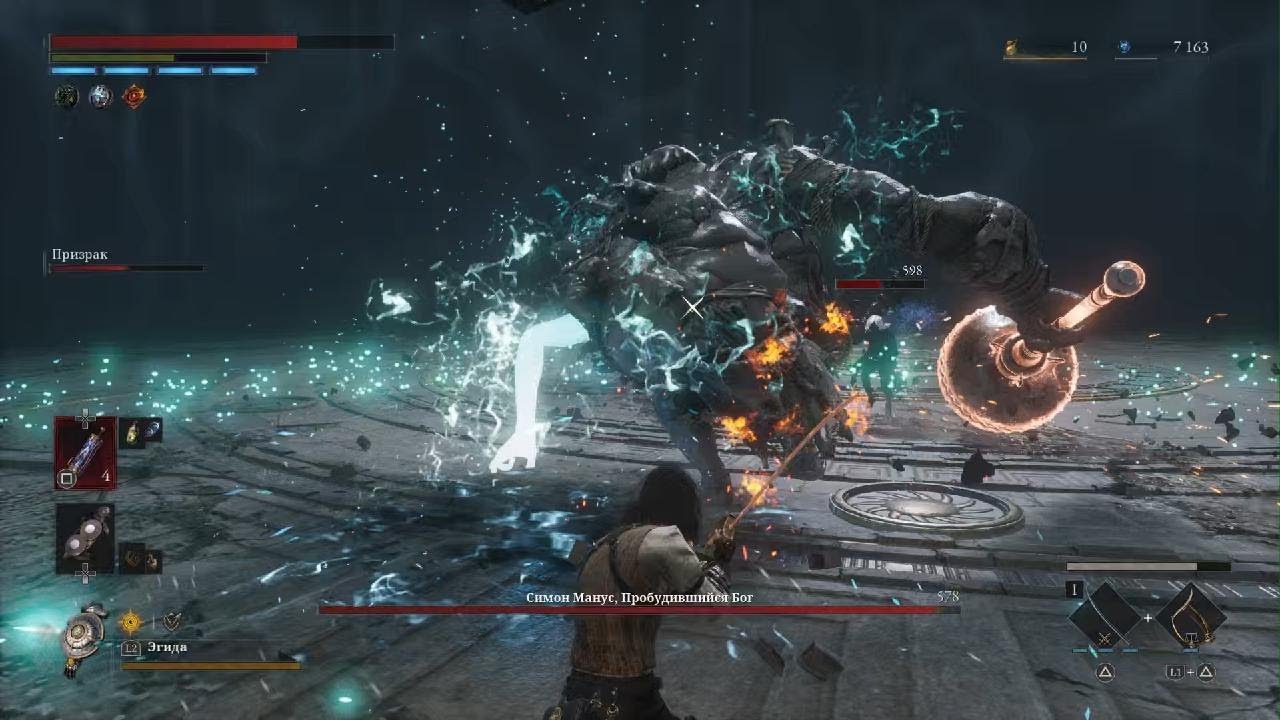This screenshot has width=1280, height=720.
Task: Select the blade Fable Art diamond icon
Action: click(x=1104, y=614)
